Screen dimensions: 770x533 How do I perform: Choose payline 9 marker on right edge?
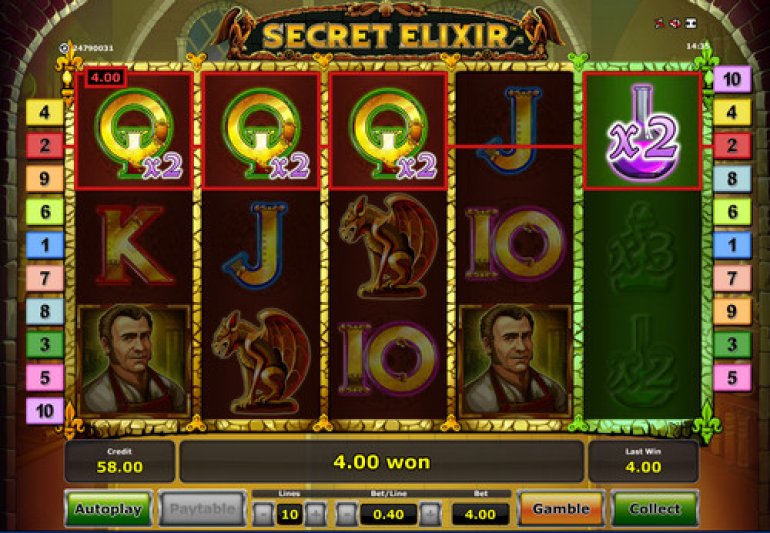pos(731,311)
